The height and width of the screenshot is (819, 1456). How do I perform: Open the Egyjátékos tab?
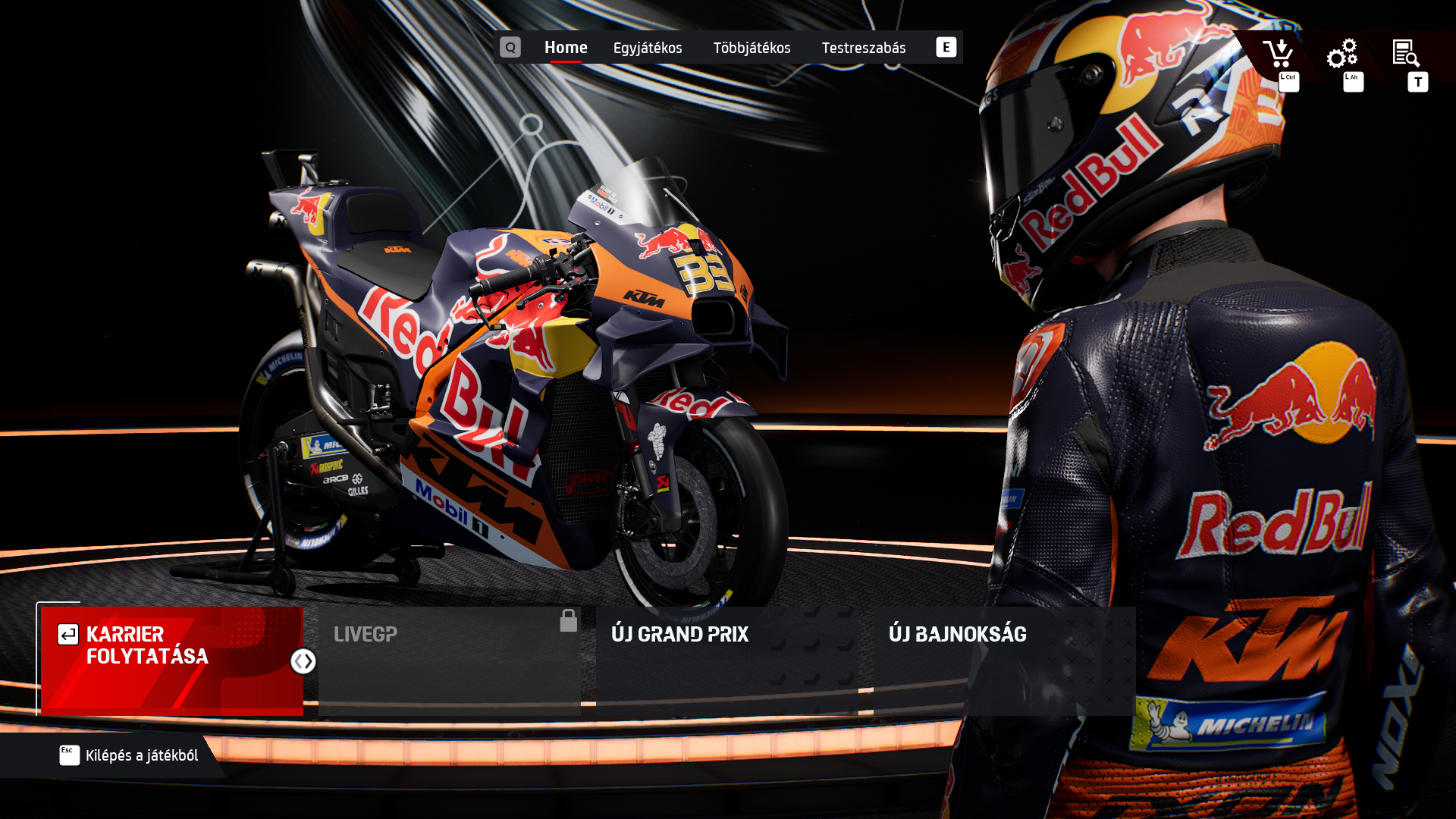click(648, 48)
